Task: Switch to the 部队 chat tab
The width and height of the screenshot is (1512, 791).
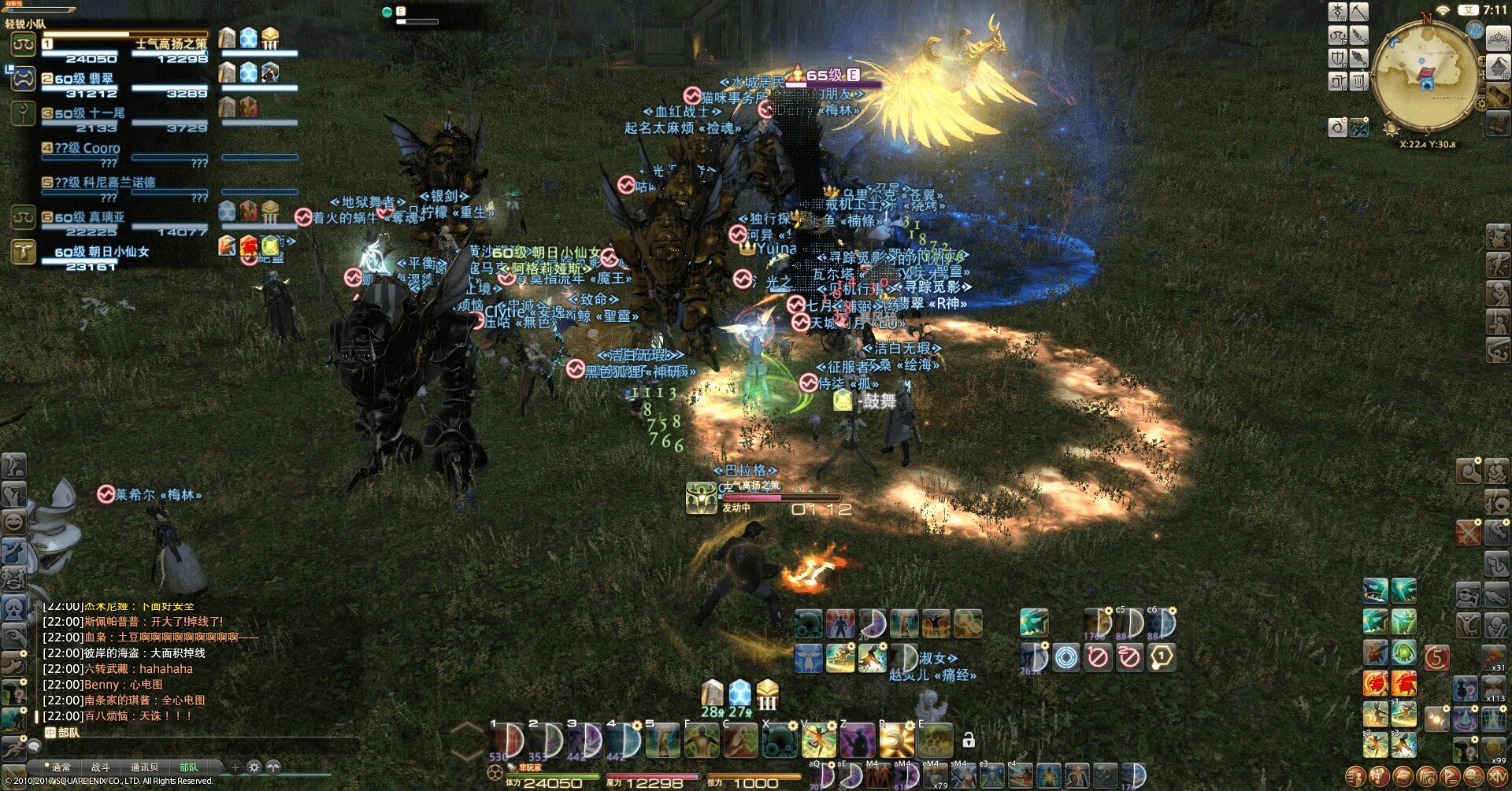Action: (x=189, y=767)
